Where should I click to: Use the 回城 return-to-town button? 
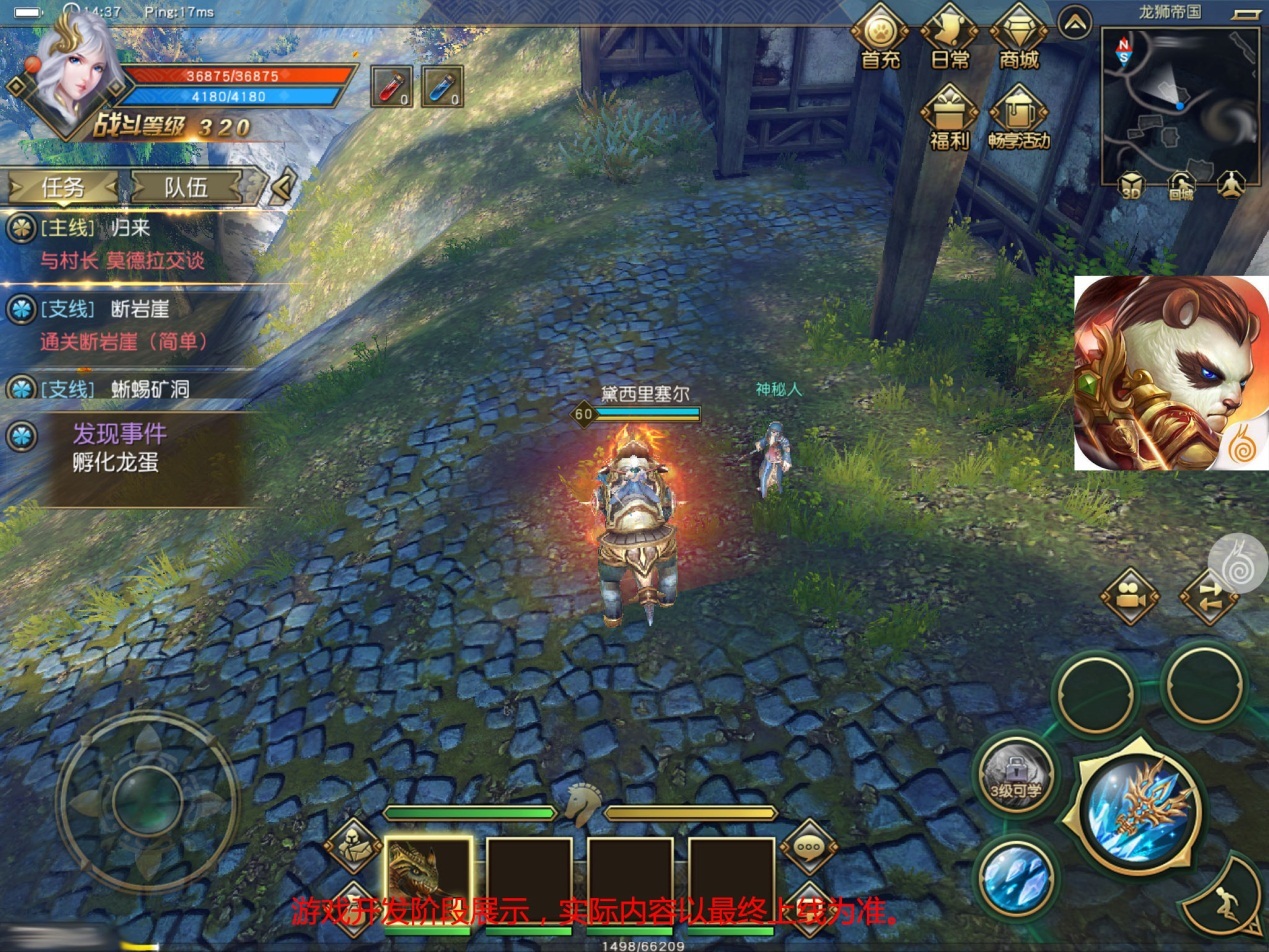pos(1181,186)
